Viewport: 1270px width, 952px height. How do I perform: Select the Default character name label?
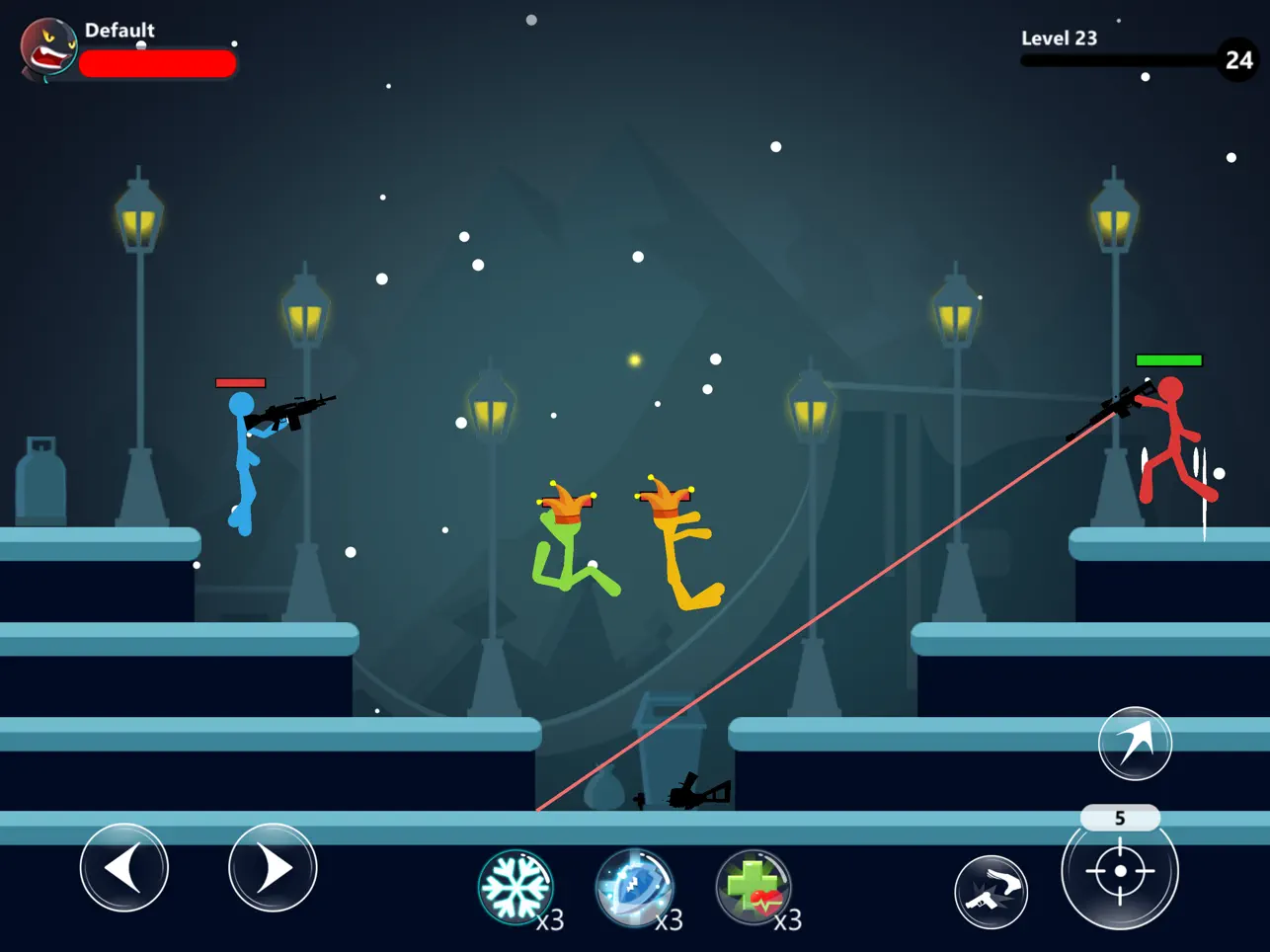pyautogui.click(x=120, y=30)
